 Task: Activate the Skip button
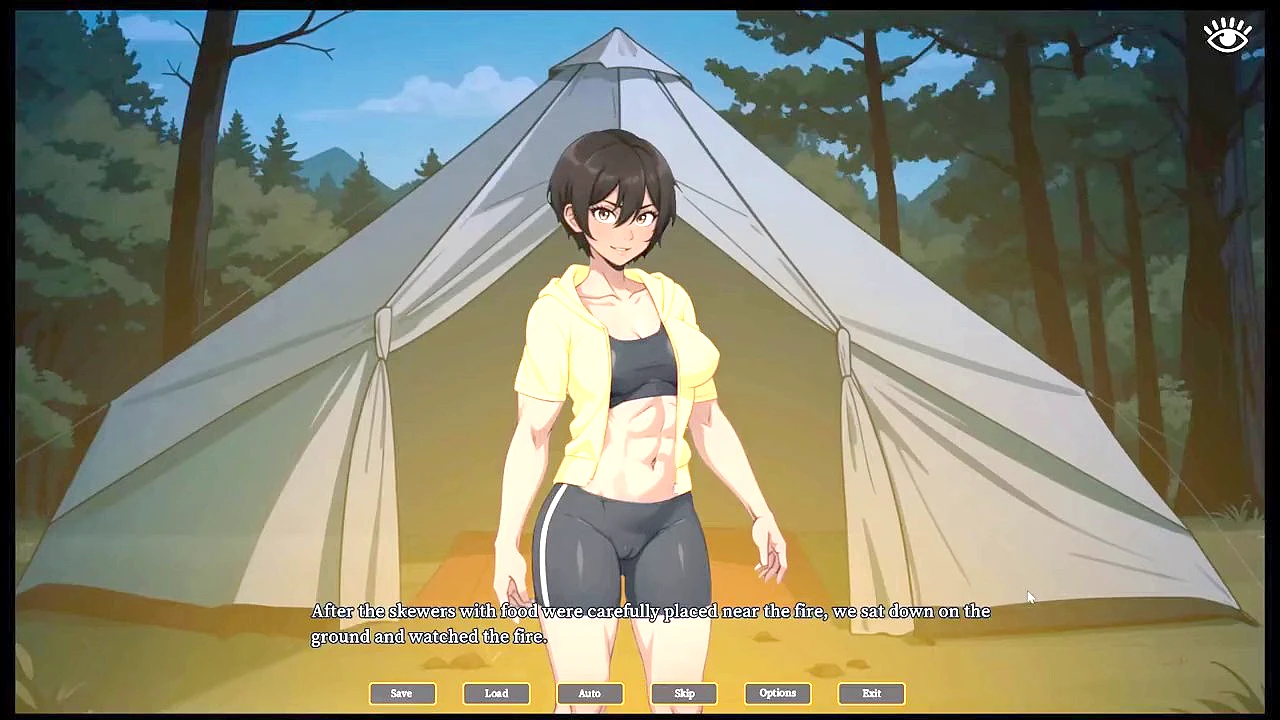click(x=684, y=693)
